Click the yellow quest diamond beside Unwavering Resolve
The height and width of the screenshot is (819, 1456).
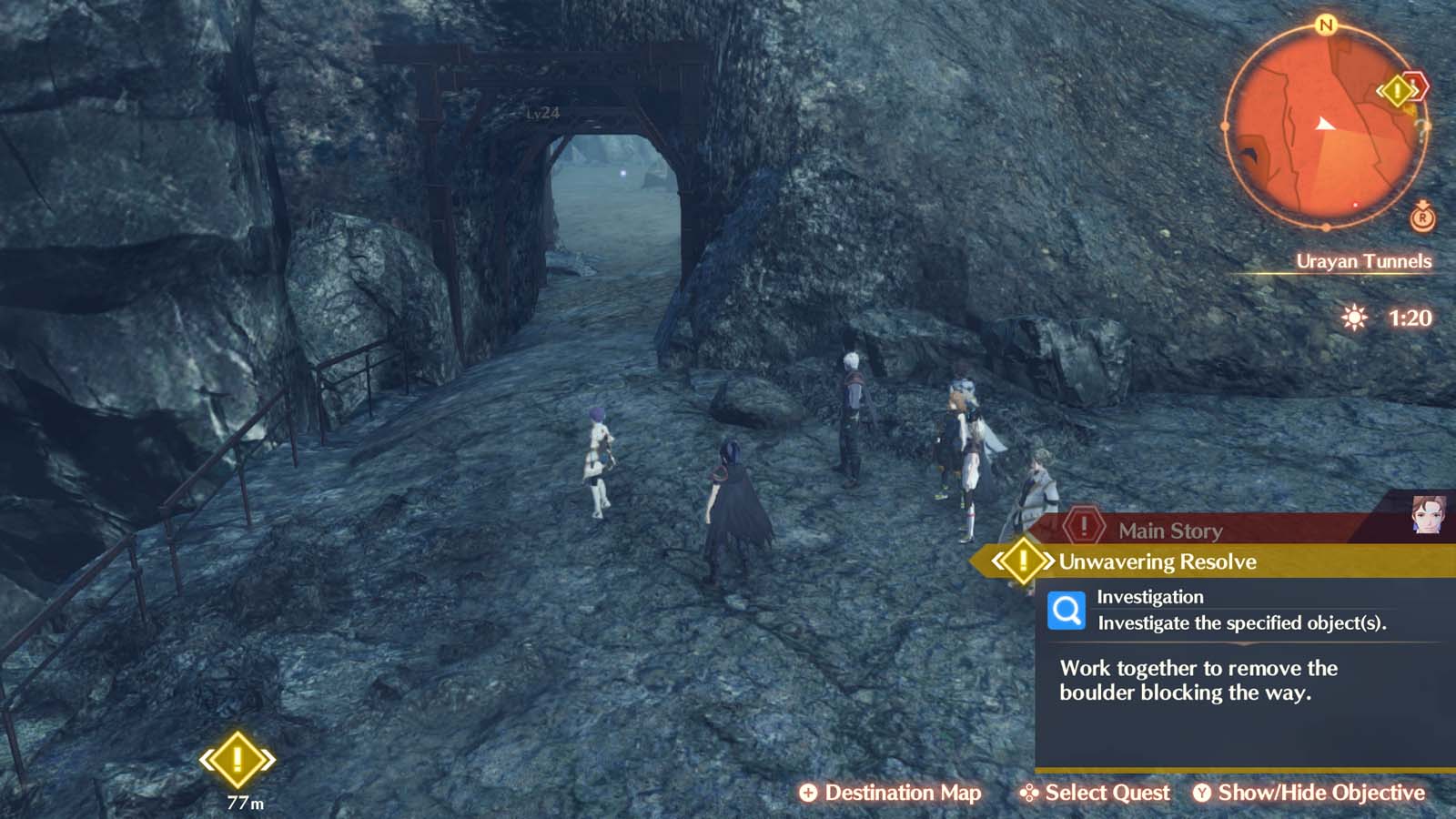(1023, 561)
